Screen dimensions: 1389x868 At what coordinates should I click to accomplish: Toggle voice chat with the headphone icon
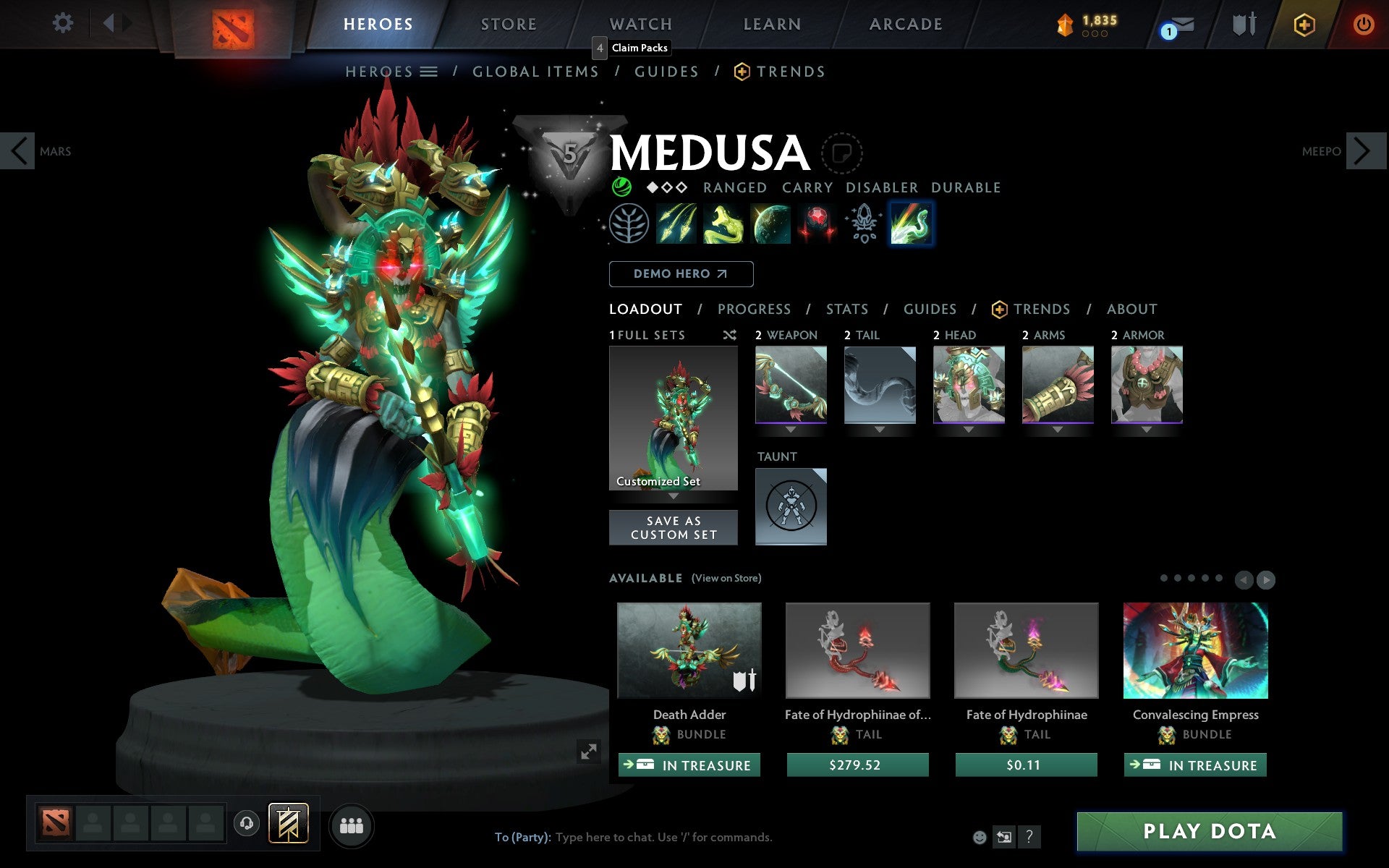[x=247, y=824]
